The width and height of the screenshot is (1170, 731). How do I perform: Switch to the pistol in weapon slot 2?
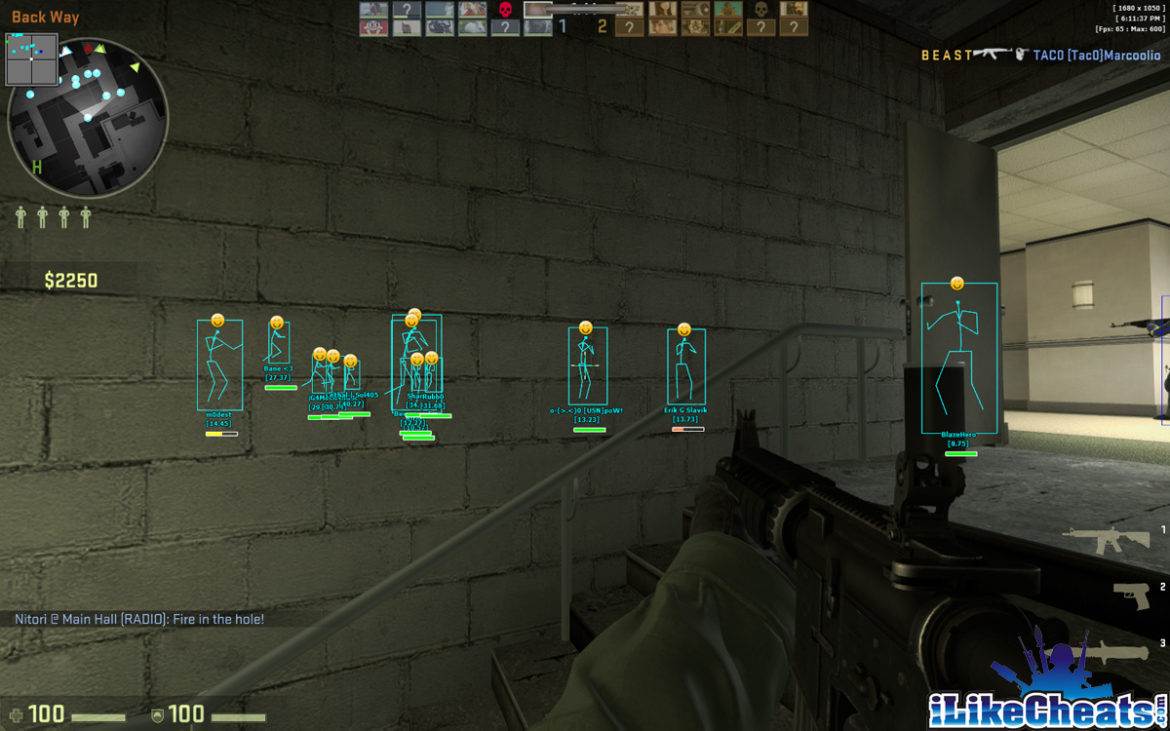coord(1131,596)
